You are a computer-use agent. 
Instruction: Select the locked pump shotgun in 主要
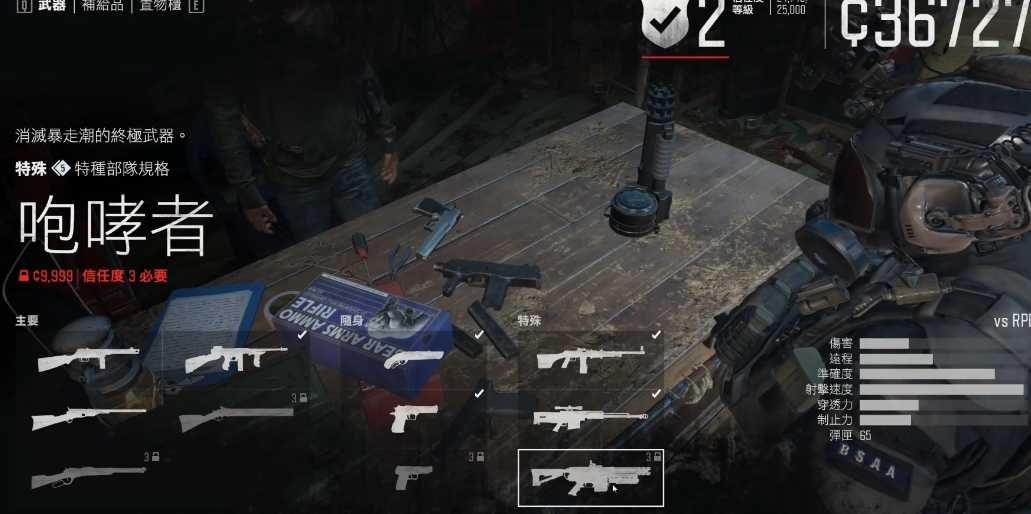pos(236,418)
